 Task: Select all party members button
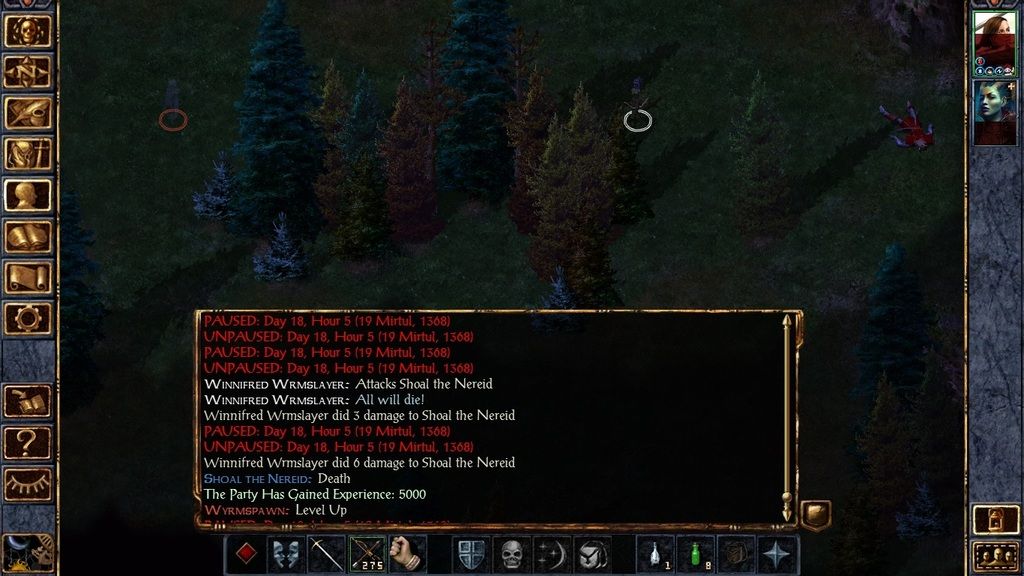[x=993, y=556]
